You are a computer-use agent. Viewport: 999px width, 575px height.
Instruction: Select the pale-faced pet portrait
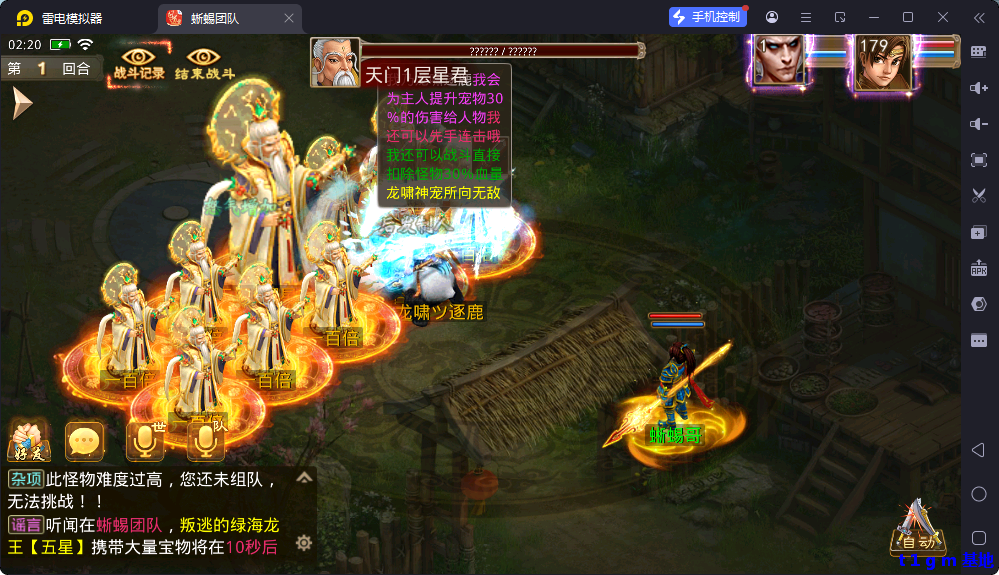pos(779,62)
